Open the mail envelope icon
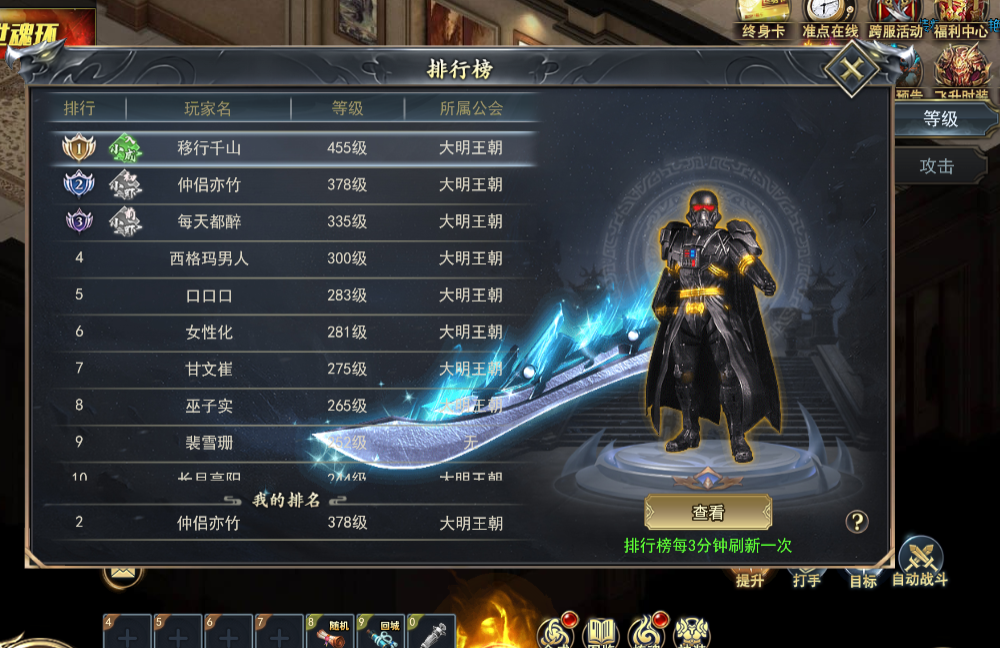Image resolution: width=1000 pixels, height=648 pixels. point(123,572)
